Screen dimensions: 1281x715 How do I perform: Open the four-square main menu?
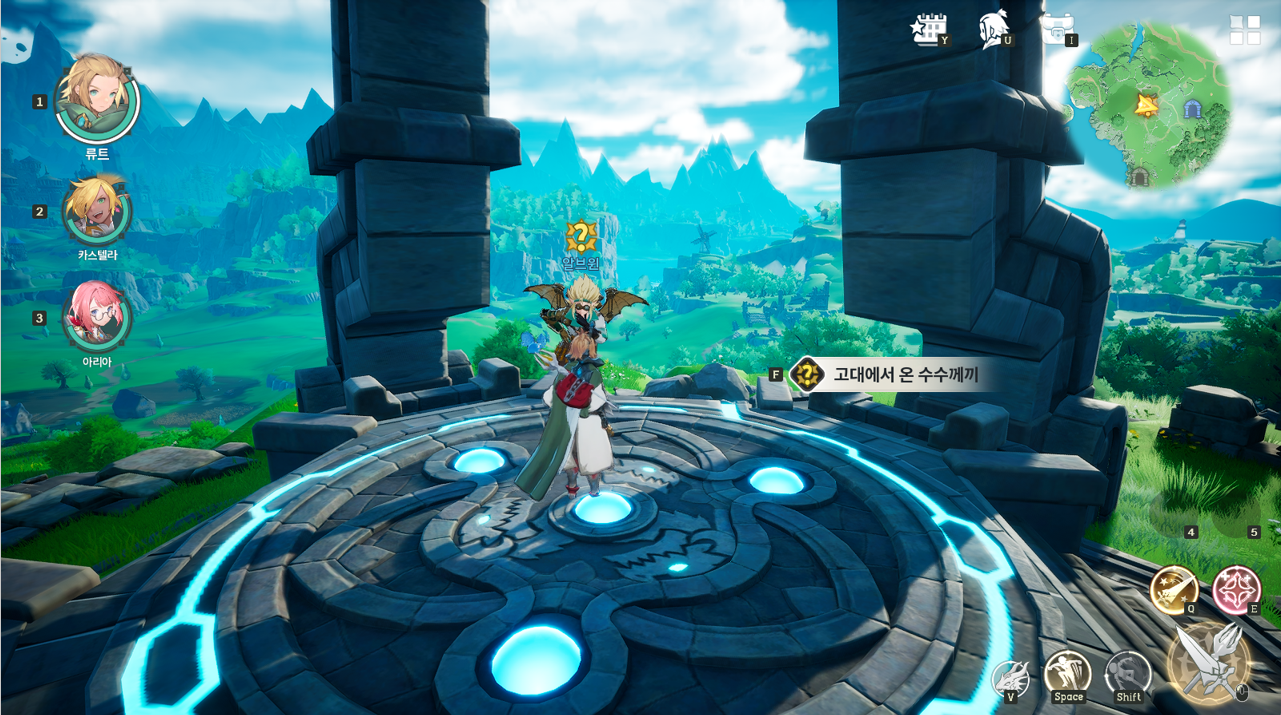(x=1245, y=30)
